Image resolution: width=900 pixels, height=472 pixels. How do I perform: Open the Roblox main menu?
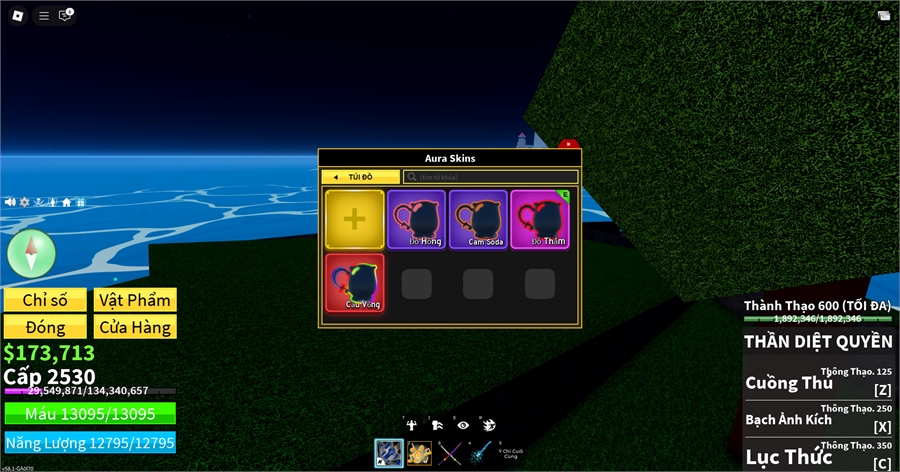(17, 15)
